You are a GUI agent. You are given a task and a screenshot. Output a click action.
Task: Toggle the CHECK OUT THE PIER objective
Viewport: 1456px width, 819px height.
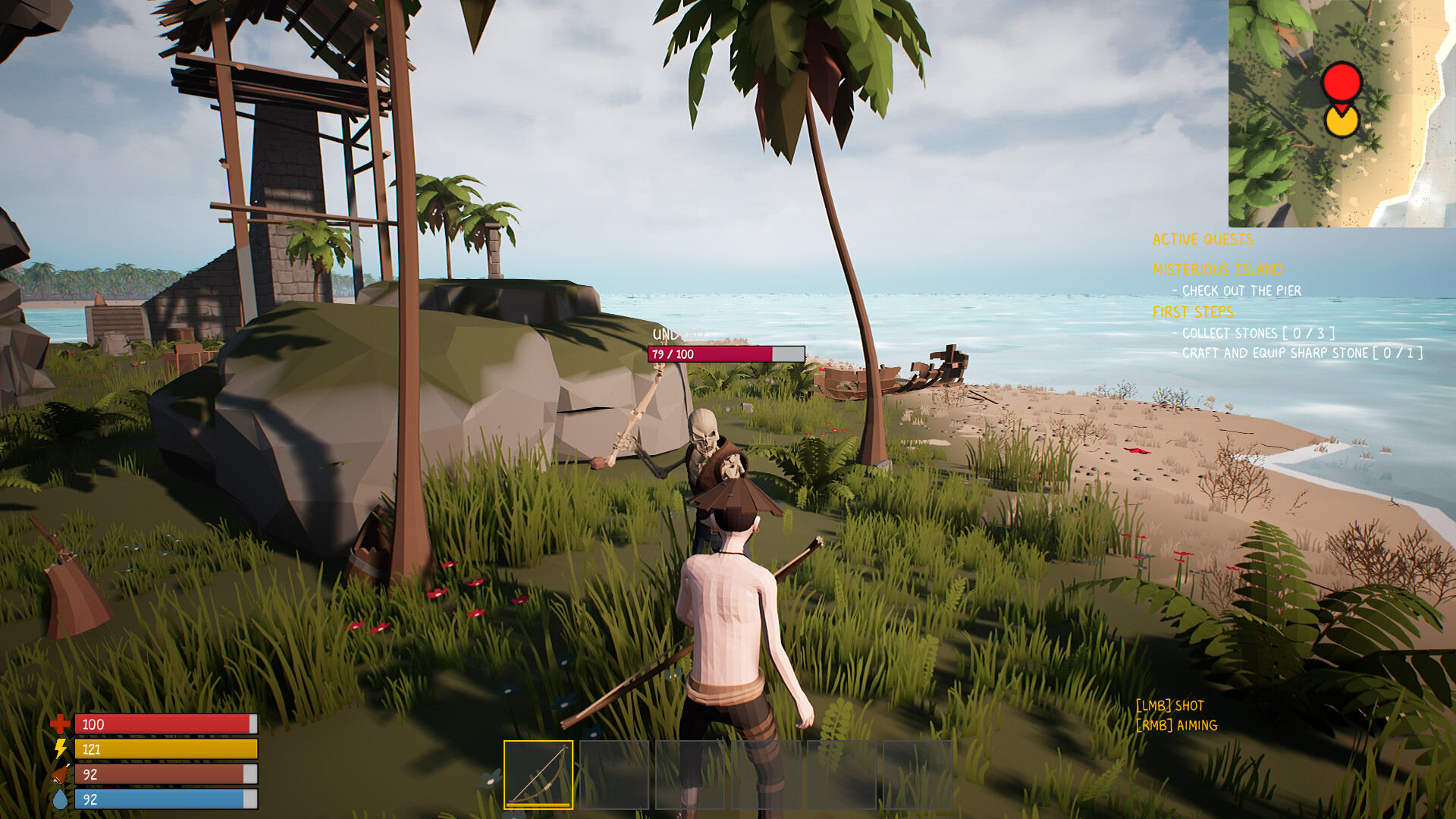click(1235, 291)
